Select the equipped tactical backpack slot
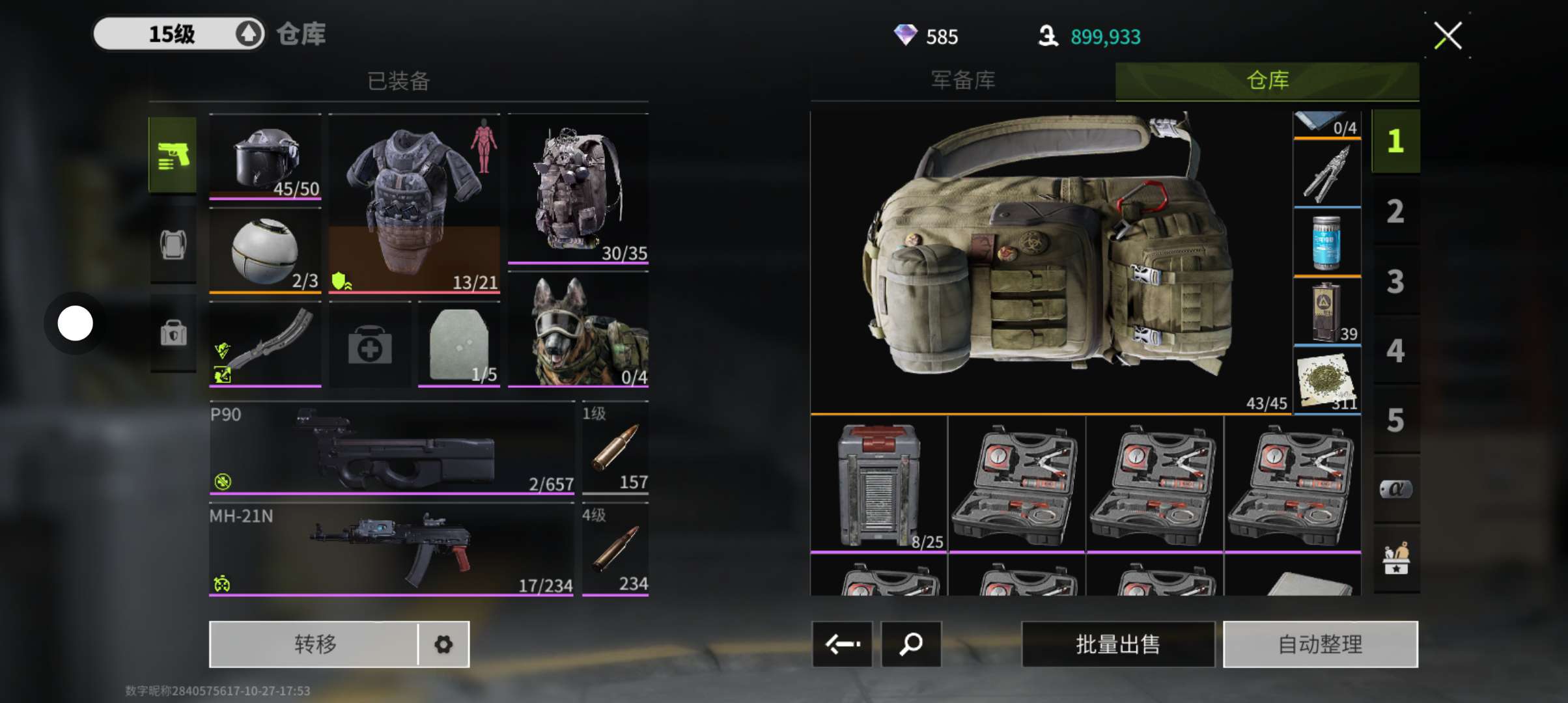 [578, 189]
